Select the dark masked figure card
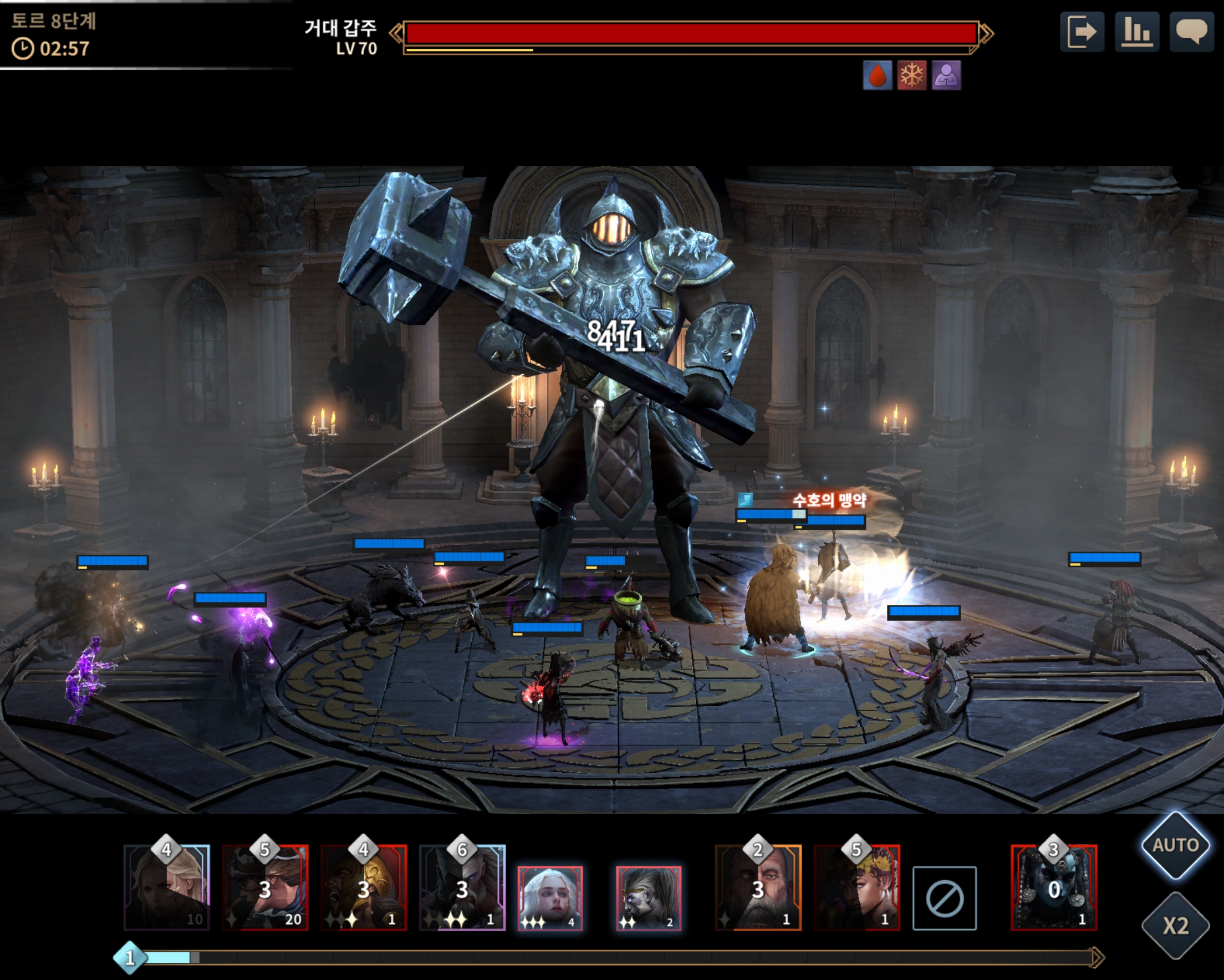The width and height of the screenshot is (1224, 980). 1054,887
